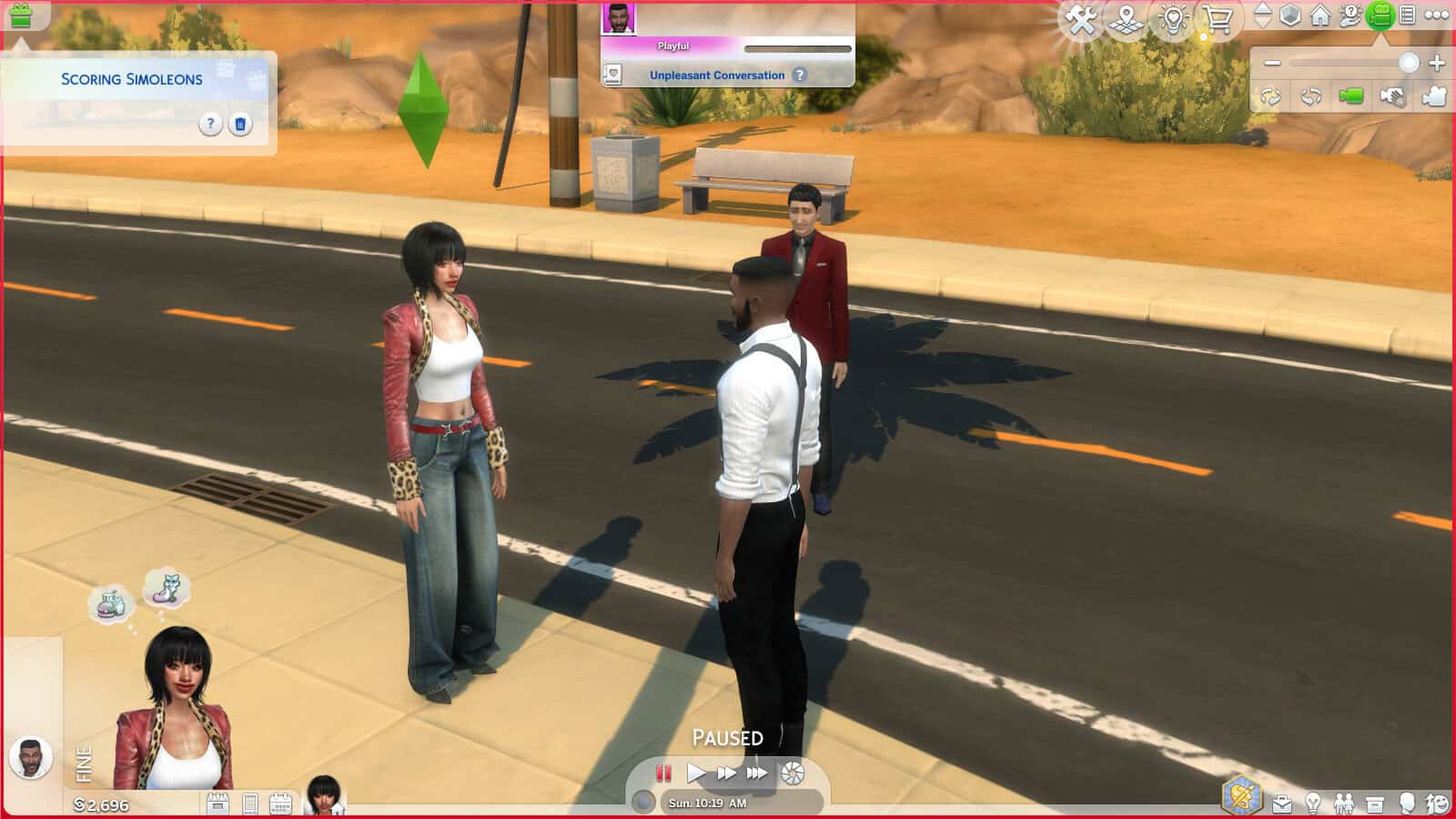Open the Relationships panel
This screenshot has height=819, width=1456.
[x=1345, y=801]
